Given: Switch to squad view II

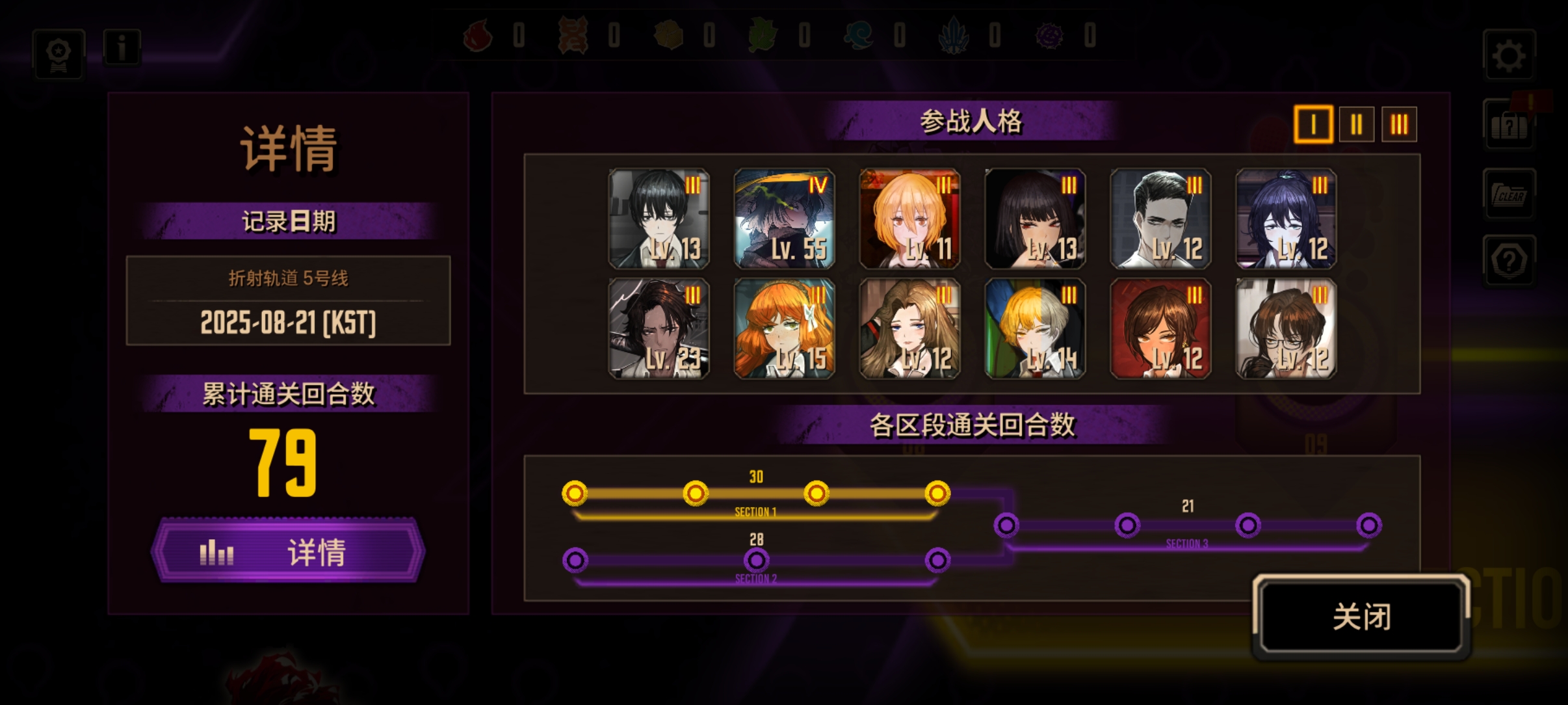Looking at the screenshot, I should pos(1357,124).
